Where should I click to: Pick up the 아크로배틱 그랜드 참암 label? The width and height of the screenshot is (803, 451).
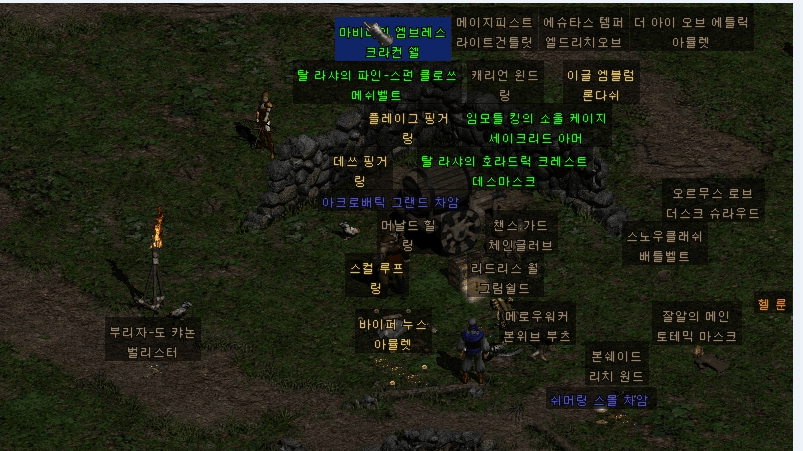(x=390, y=202)
